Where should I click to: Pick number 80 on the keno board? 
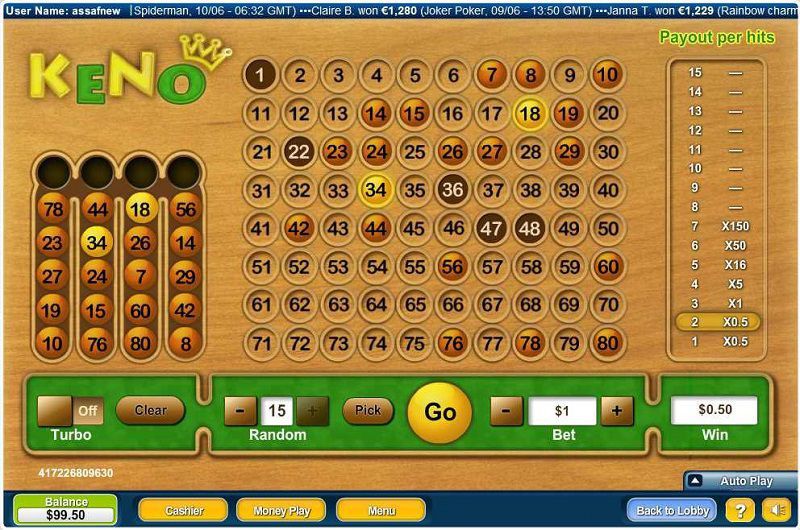point(607,343)
